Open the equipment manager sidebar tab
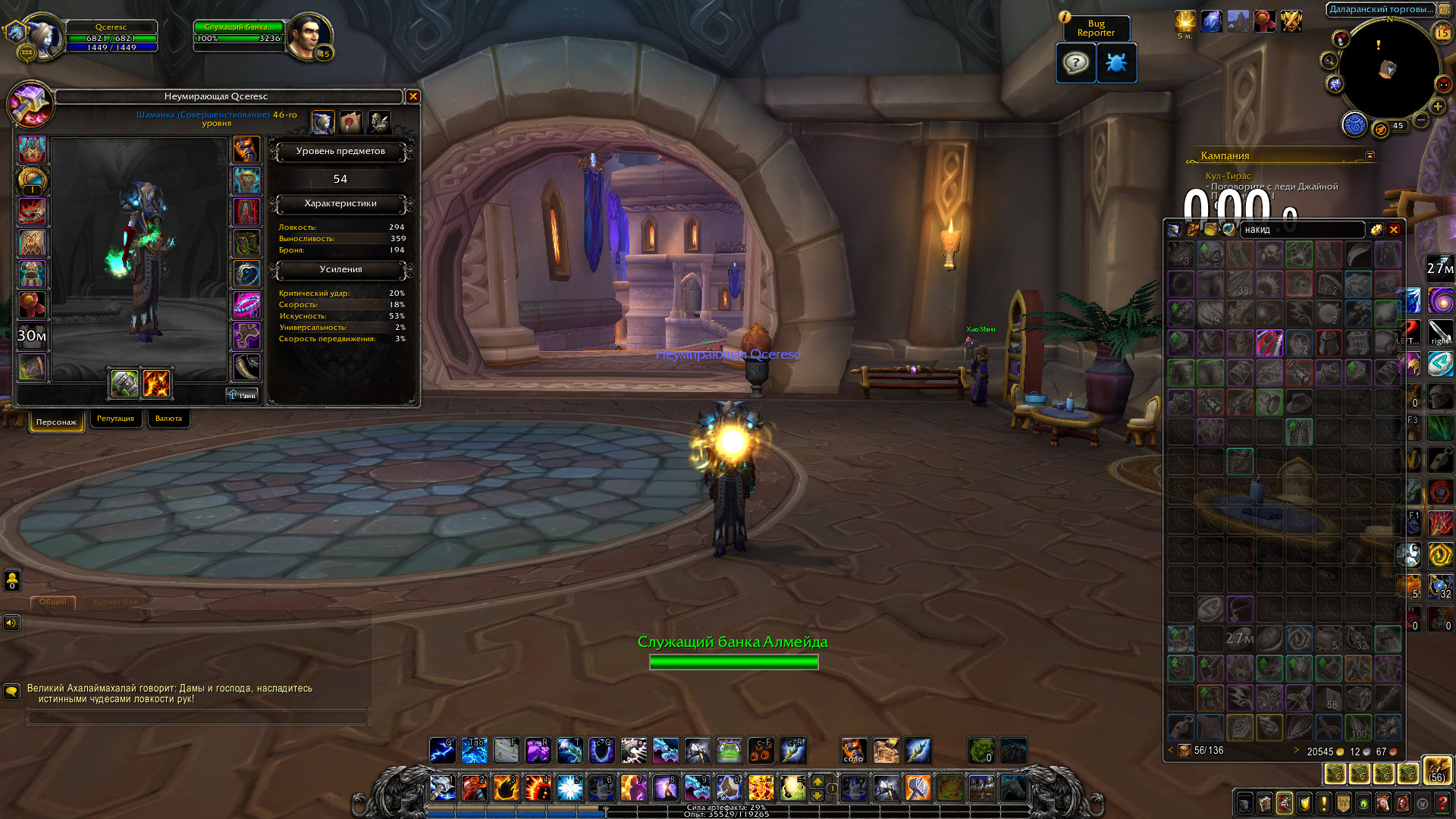The image size is (1456, 819). 379,121
